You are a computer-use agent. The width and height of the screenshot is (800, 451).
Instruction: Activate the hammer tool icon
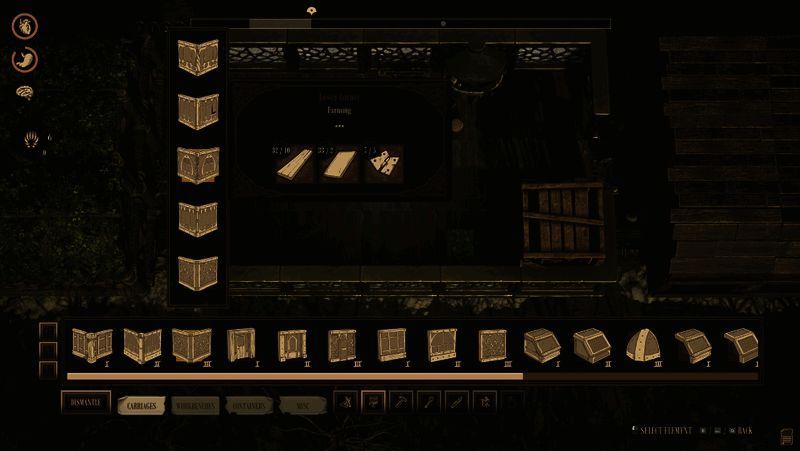pyautogui.click(x=402, y=403)
